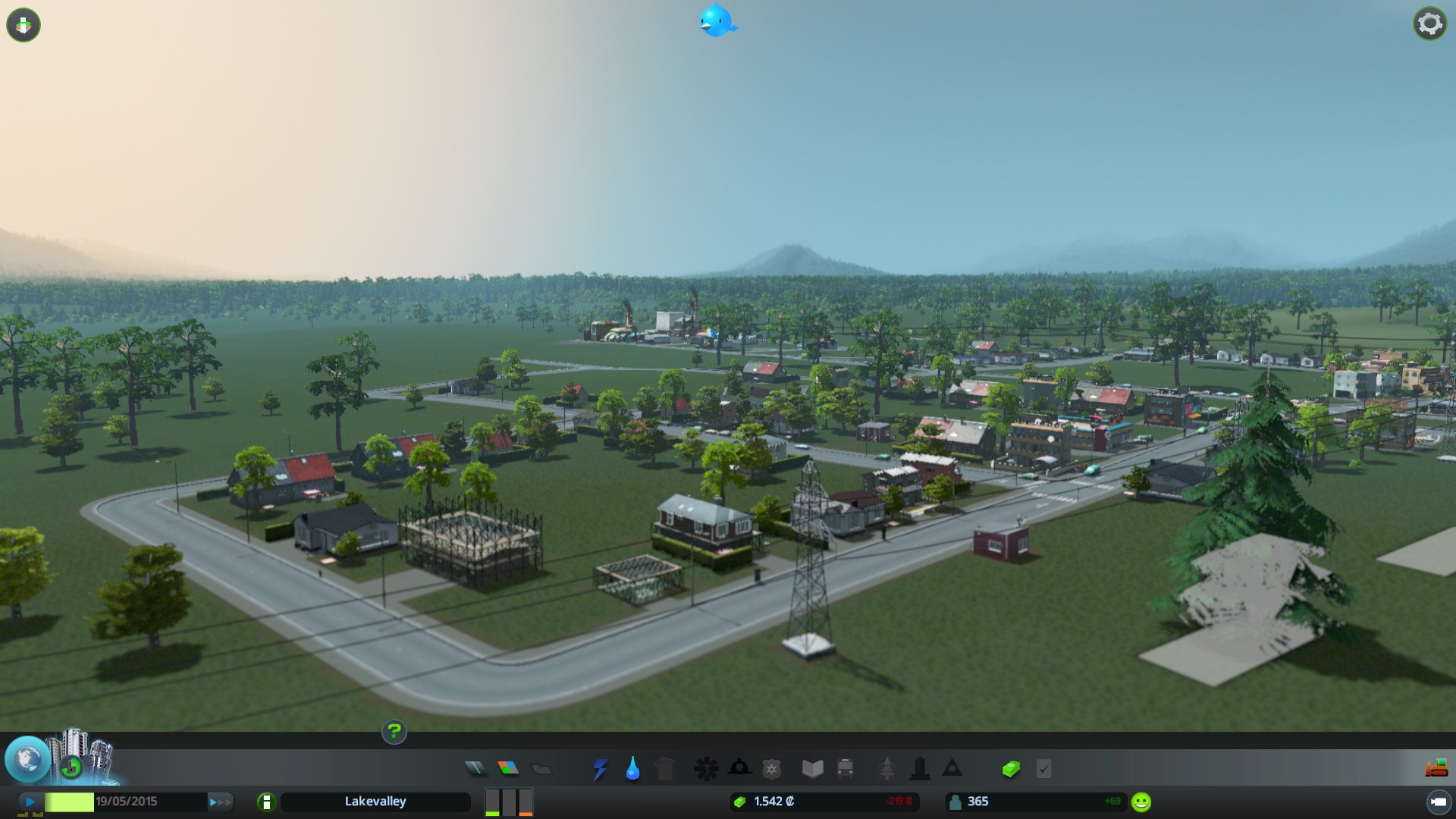Open the Electricity menu
Viewport: 1456px width, 819px height.
(599, 768)
